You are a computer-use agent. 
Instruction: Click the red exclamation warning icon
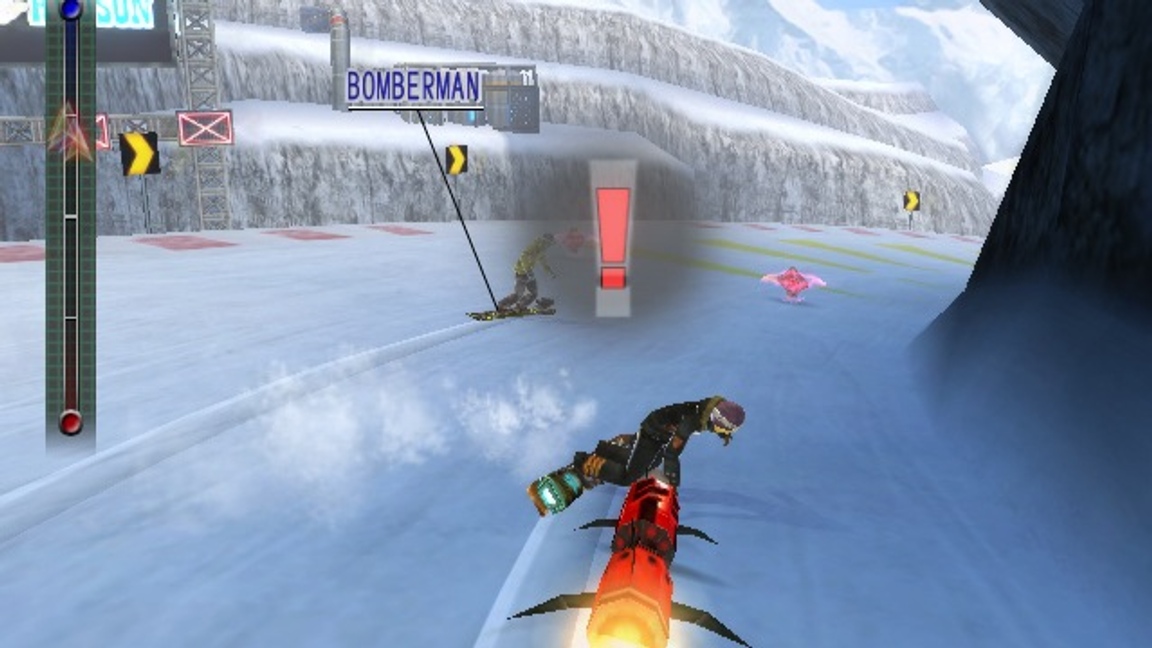pos(612,238)
